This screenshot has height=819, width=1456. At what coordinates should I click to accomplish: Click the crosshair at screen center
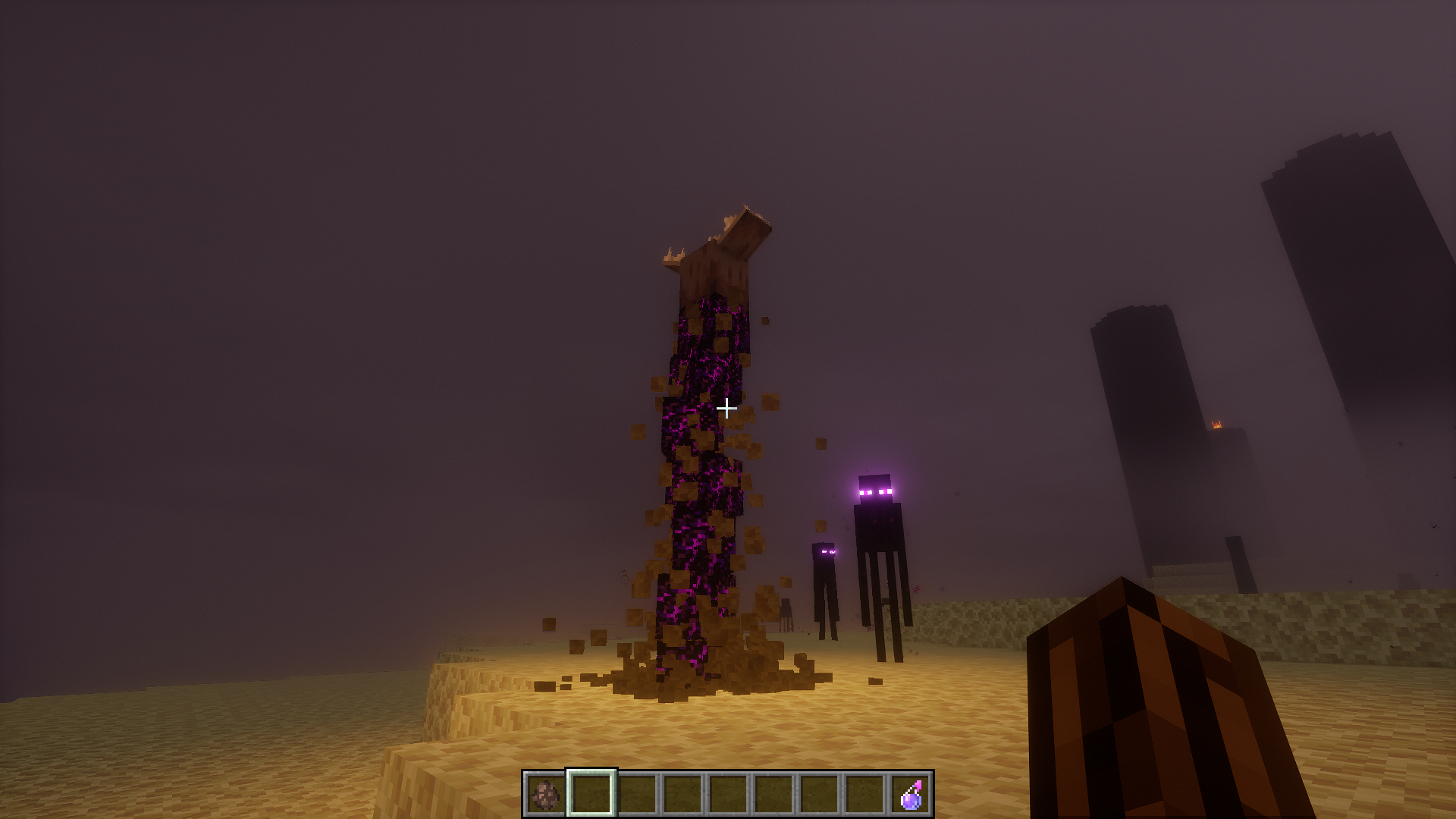tap(726, 408)
